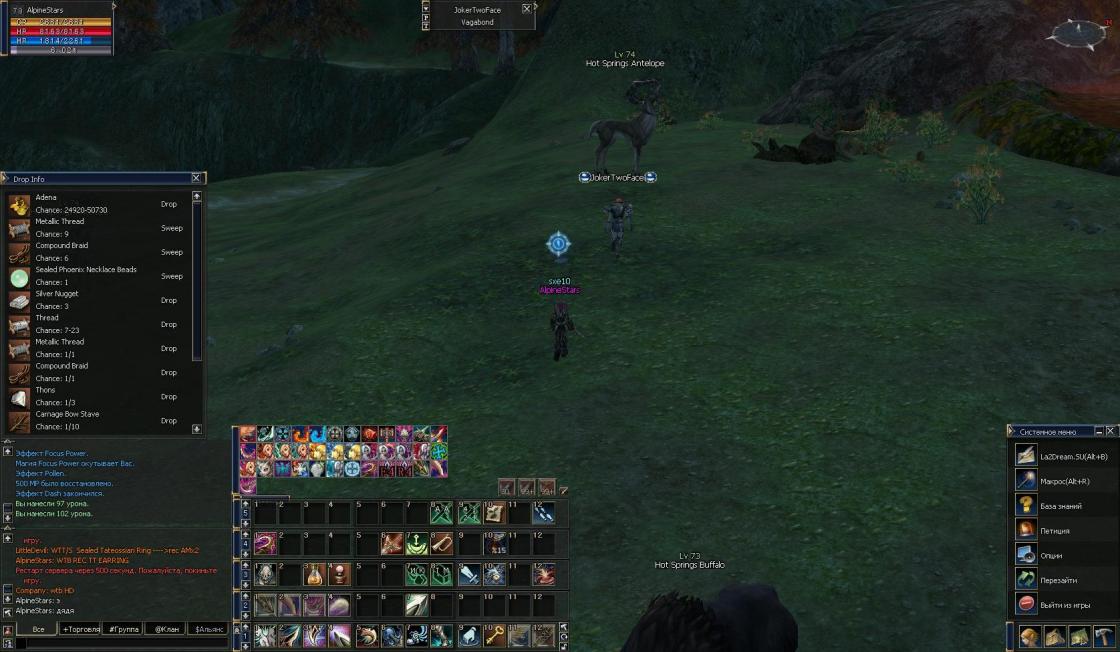Open the @Клан chat tab
The height and width of the screenshot is (652, 1120).
click(165, 629)
